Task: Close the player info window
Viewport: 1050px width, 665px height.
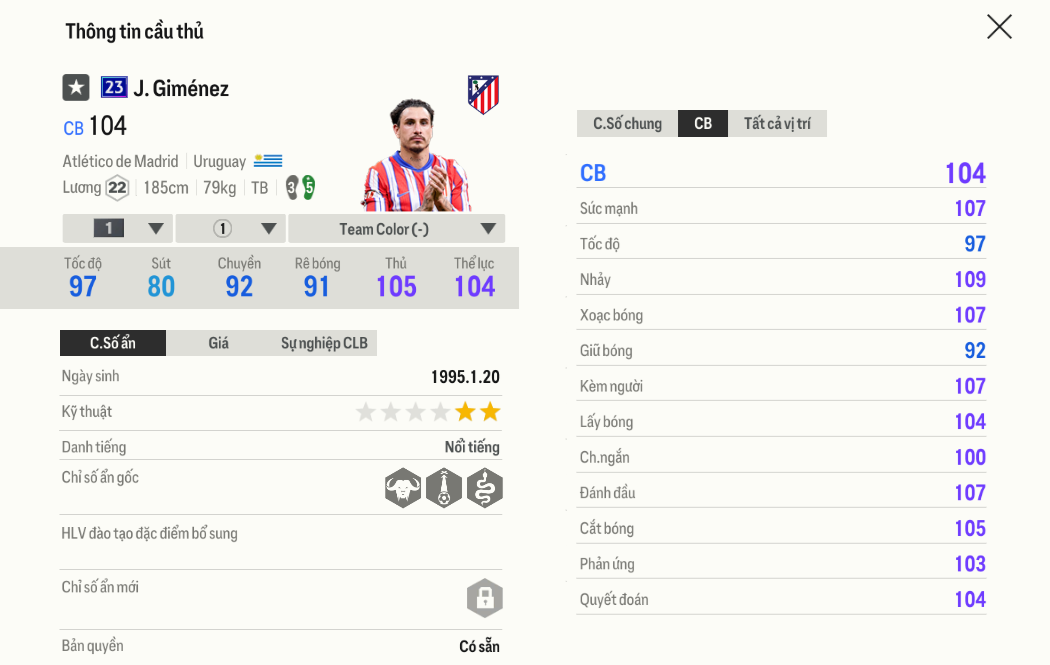Action: 999,27
